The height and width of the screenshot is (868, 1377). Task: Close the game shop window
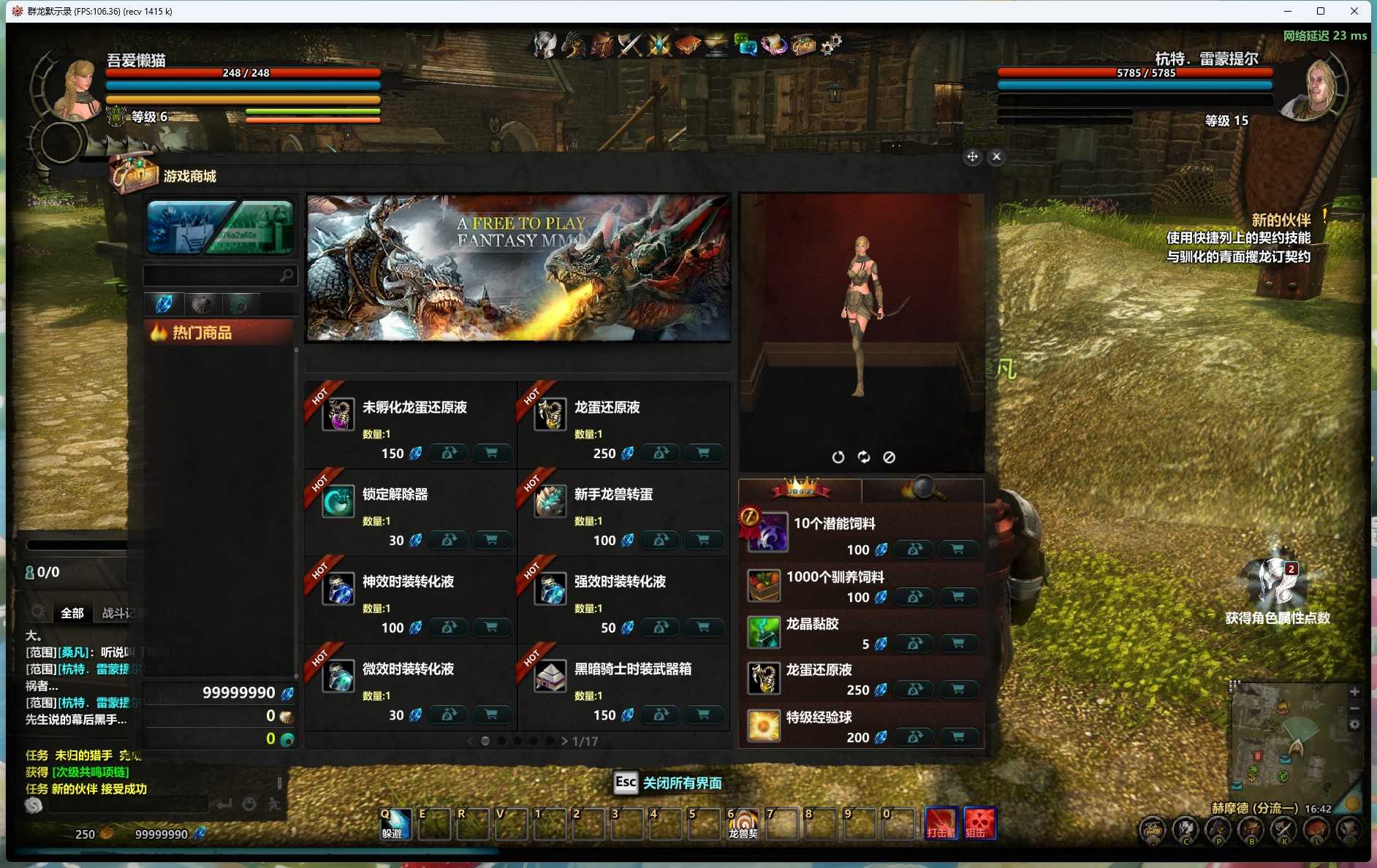coord(996,157)
